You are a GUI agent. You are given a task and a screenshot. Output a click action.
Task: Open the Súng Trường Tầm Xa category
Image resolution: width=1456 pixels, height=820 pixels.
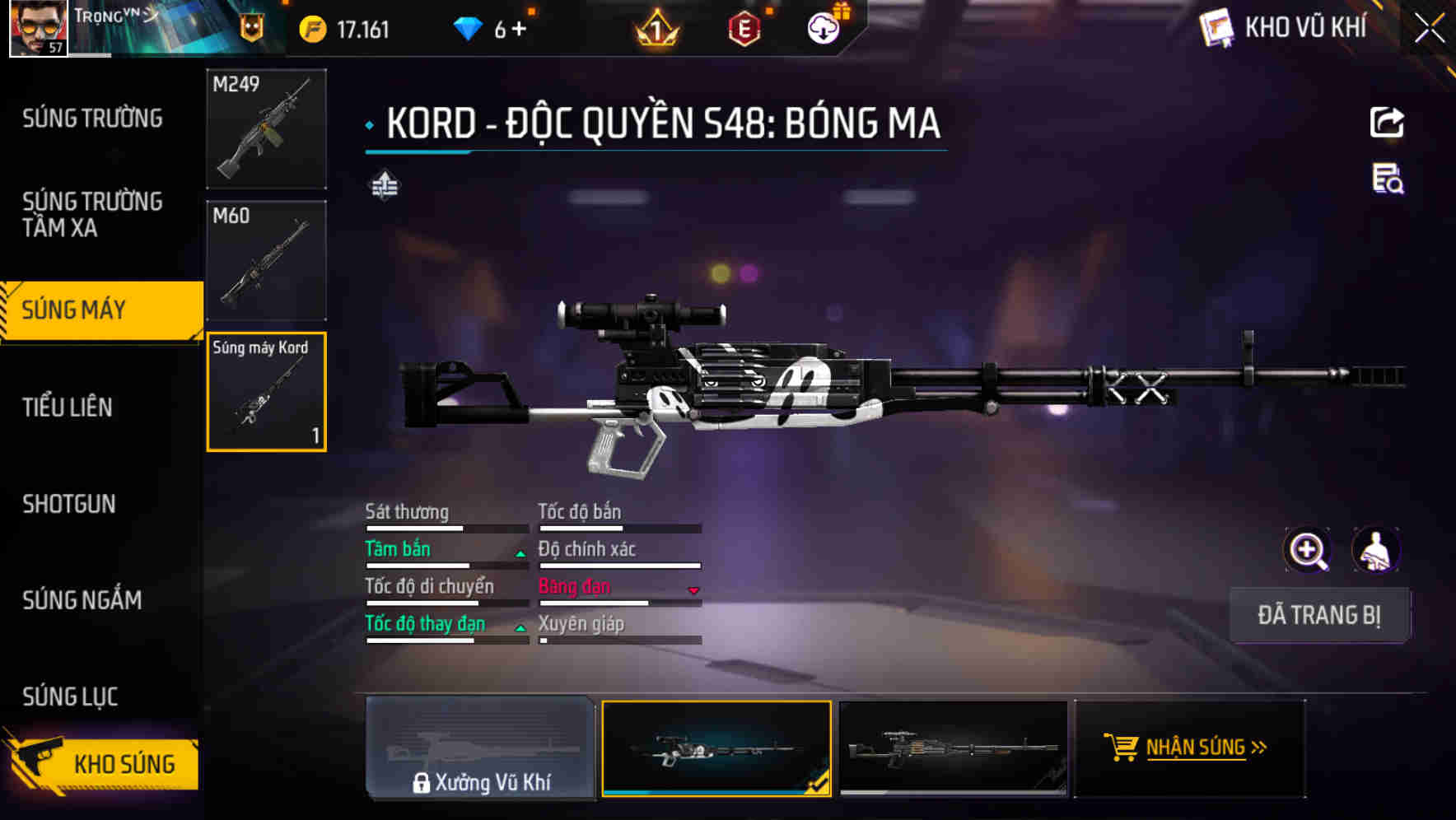[x=92, y=214]
